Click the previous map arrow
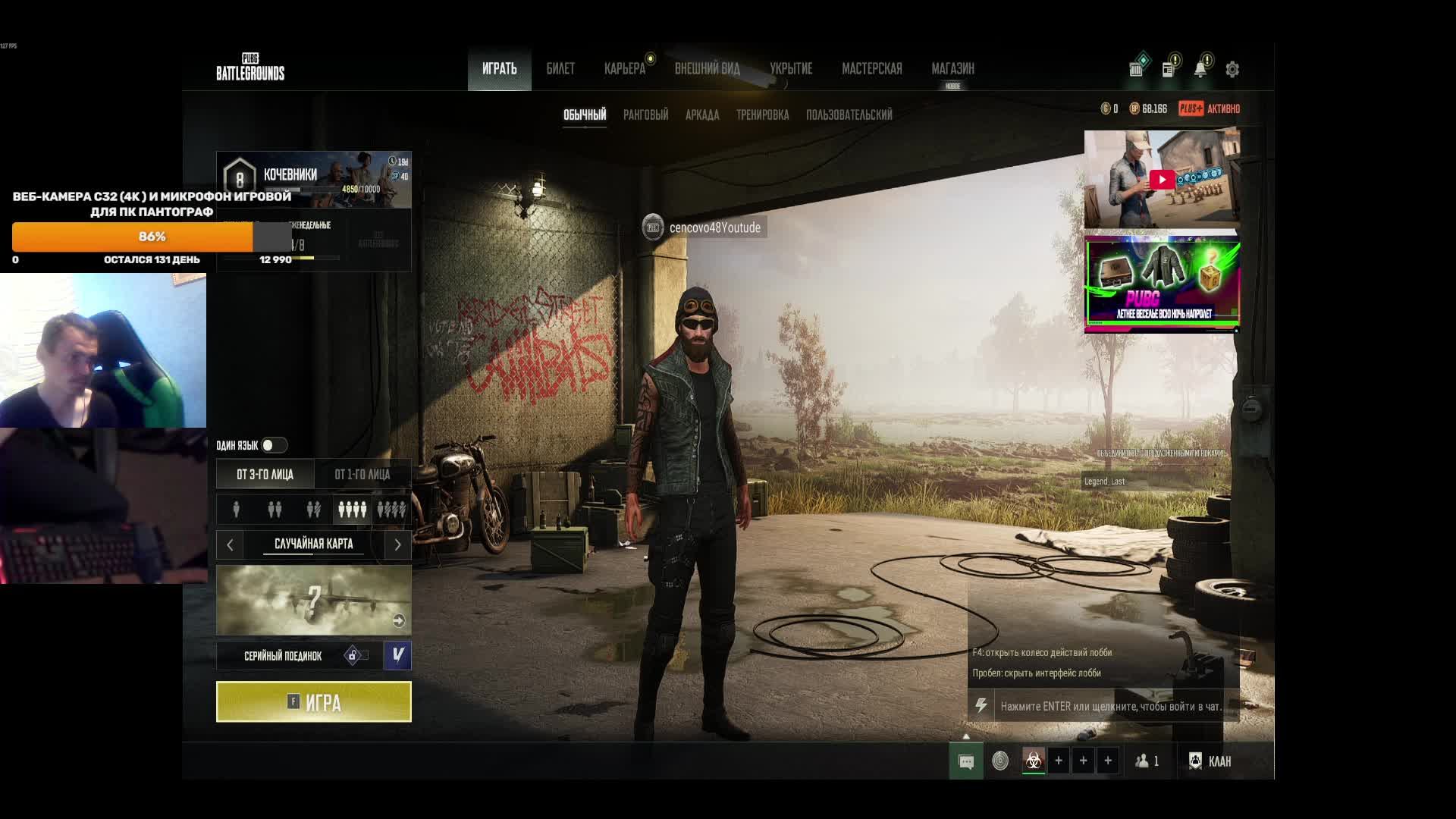Screen dimensions: 1456x819 click(x=230, y=544)
